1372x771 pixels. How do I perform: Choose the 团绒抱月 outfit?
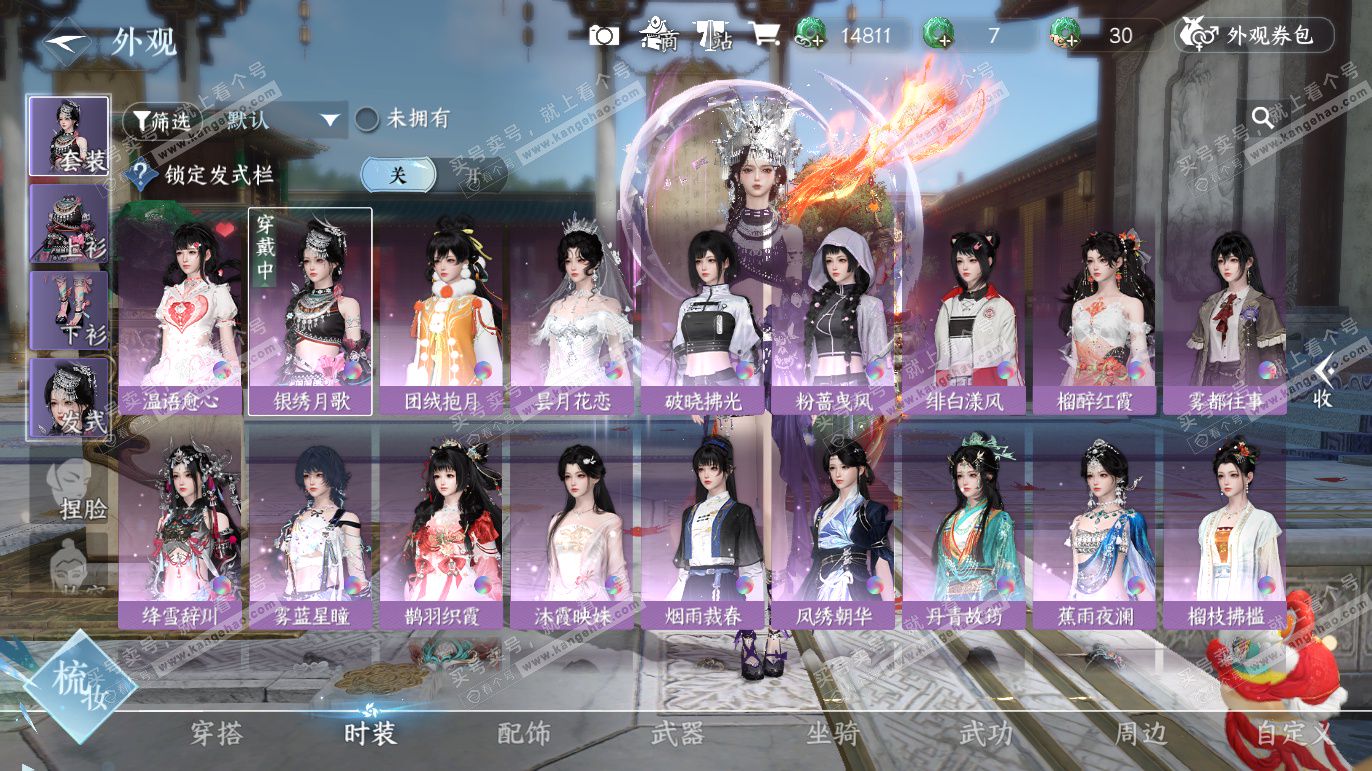[x=441, y=312]
